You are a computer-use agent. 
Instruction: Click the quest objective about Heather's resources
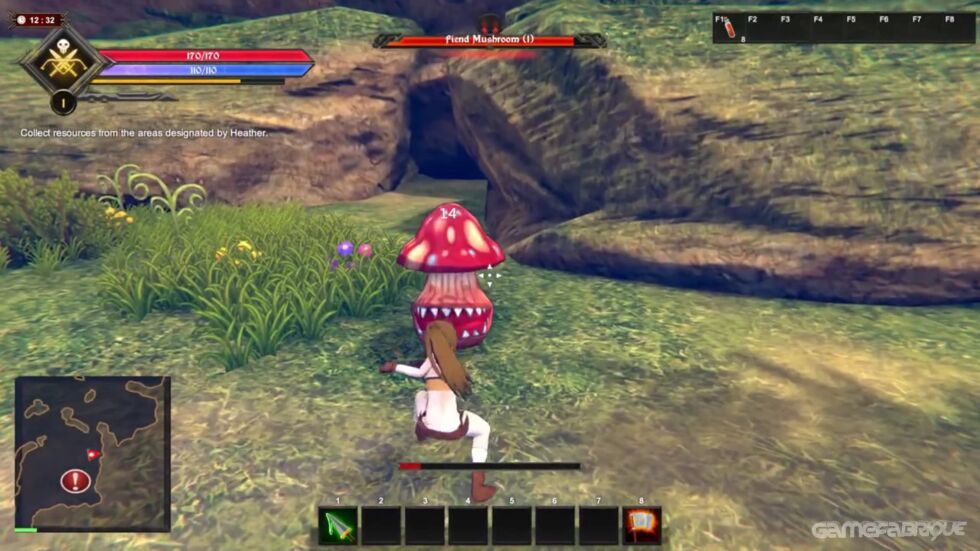[x=144, y=133]
